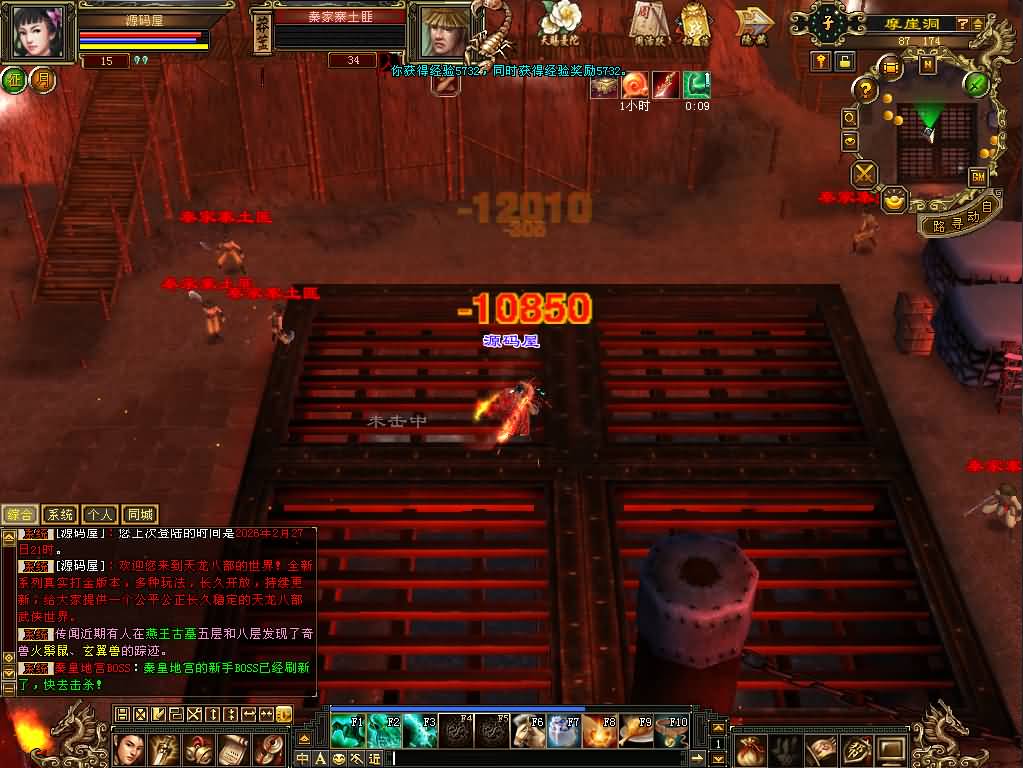
Task: Click the minimap
Action: click(935, 134)
